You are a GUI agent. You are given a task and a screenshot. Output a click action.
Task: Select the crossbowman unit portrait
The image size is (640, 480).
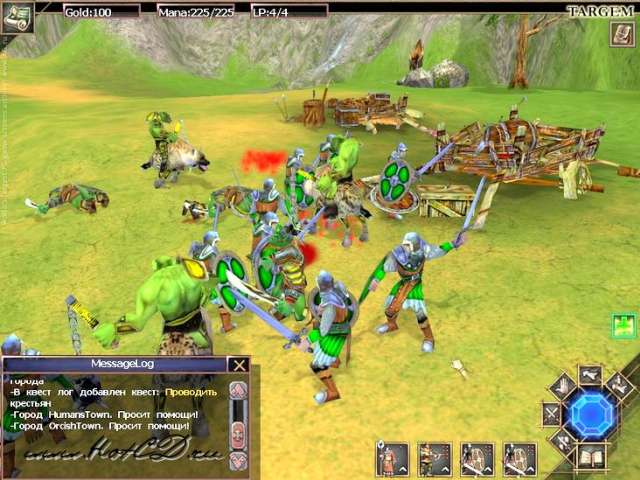click(434, 459)
